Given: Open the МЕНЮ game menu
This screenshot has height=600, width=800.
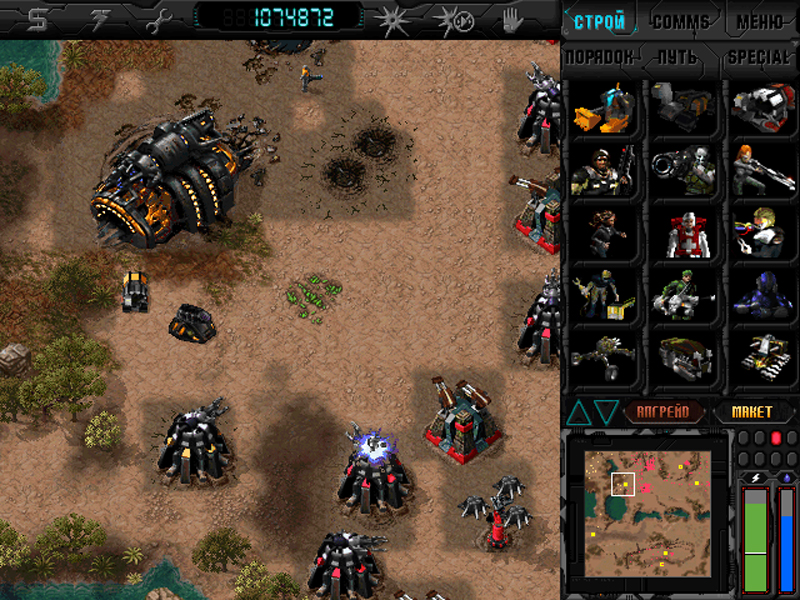Looking at the screenshot, I should pos(759,21).
